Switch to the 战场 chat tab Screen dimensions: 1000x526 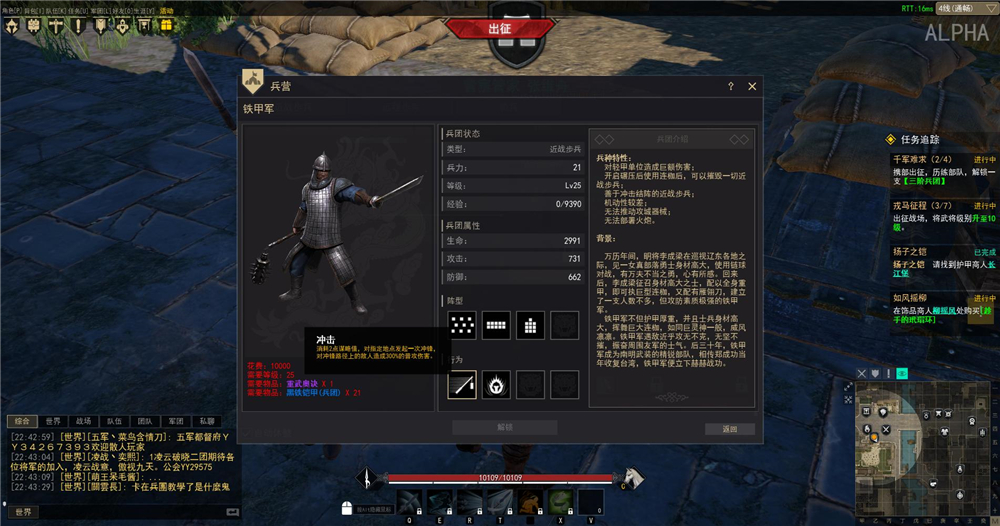point(83,421)
